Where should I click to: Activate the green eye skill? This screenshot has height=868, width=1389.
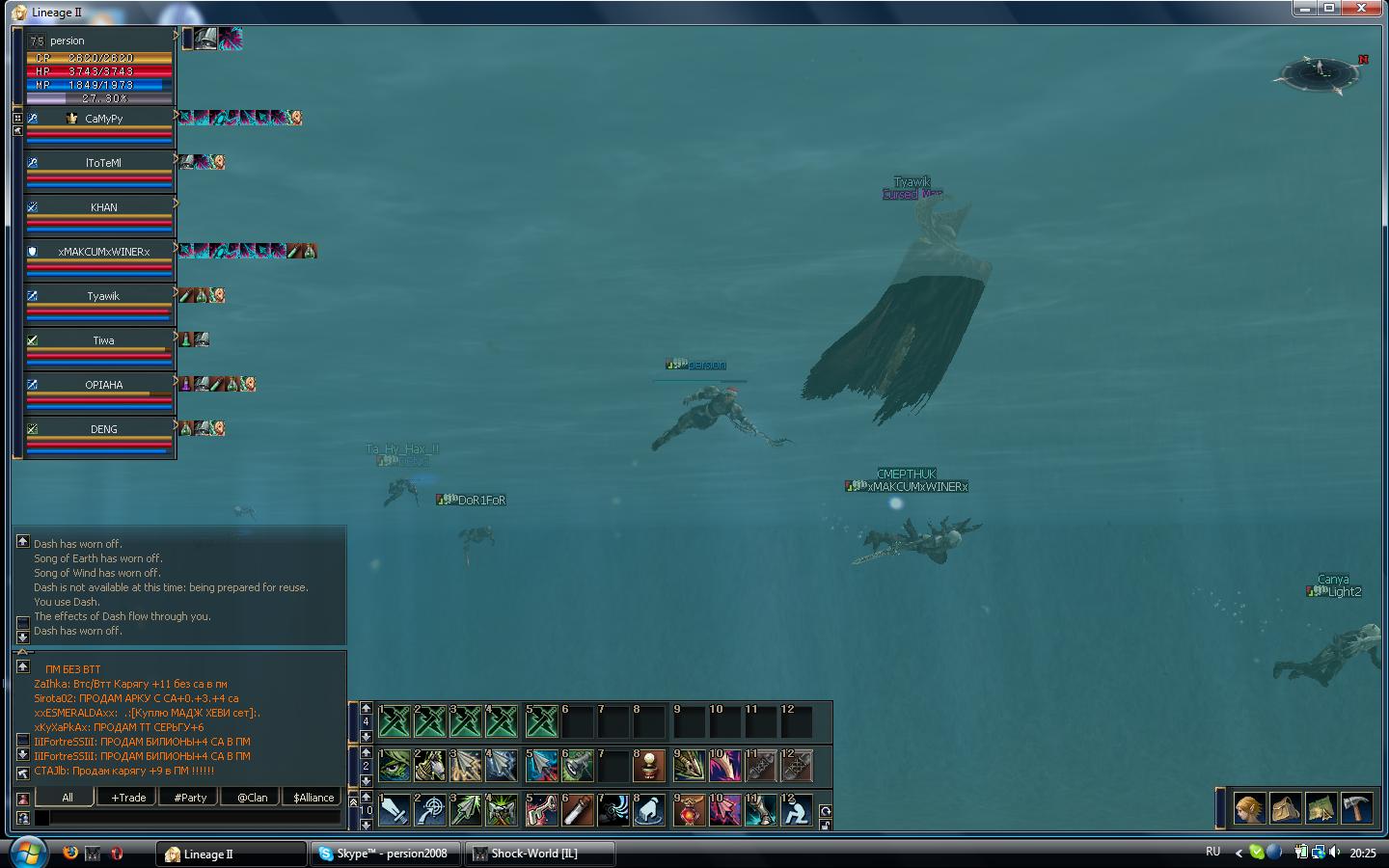click(395, 767)
